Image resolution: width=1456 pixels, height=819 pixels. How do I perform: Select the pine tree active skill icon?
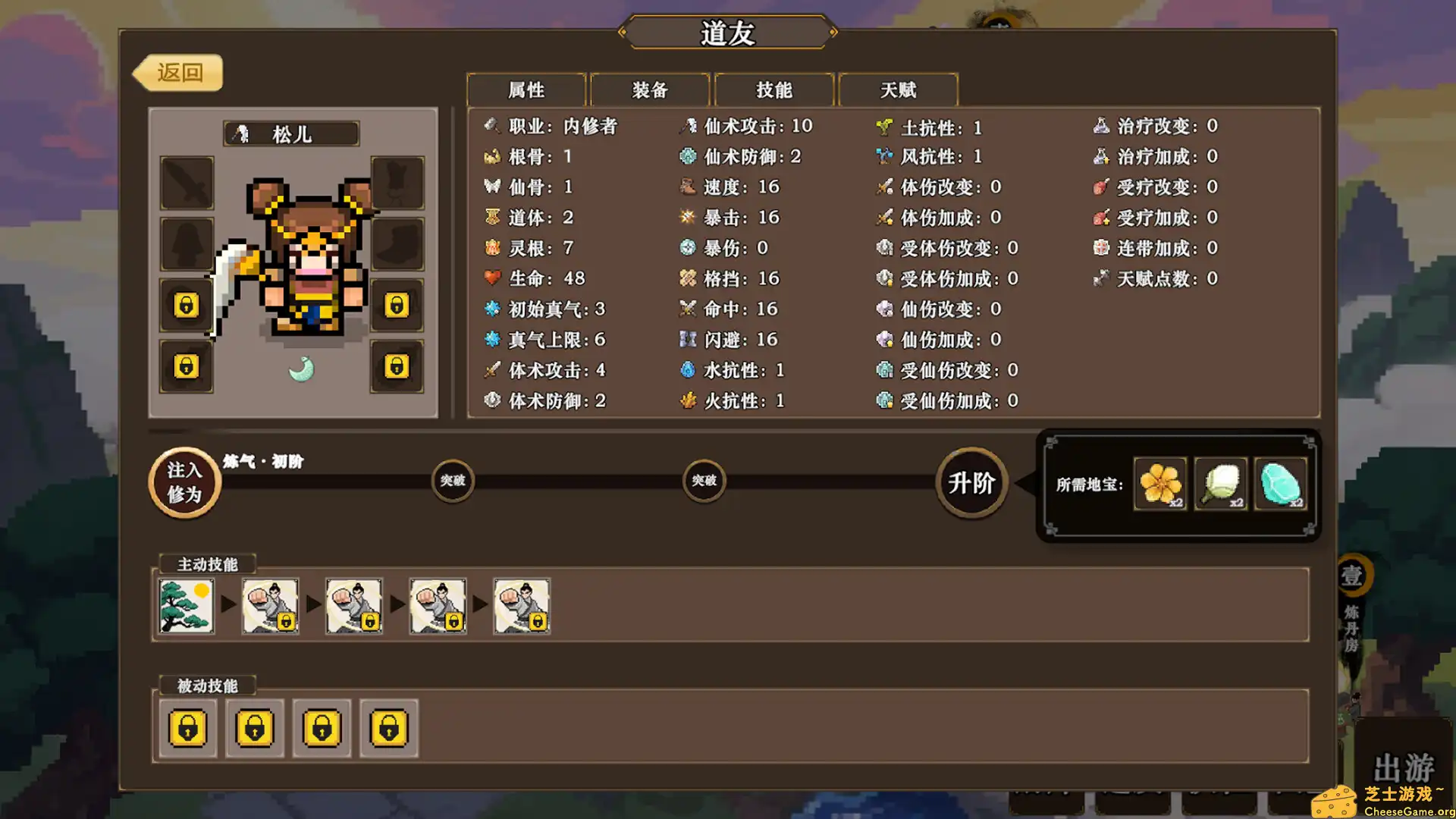185,606
